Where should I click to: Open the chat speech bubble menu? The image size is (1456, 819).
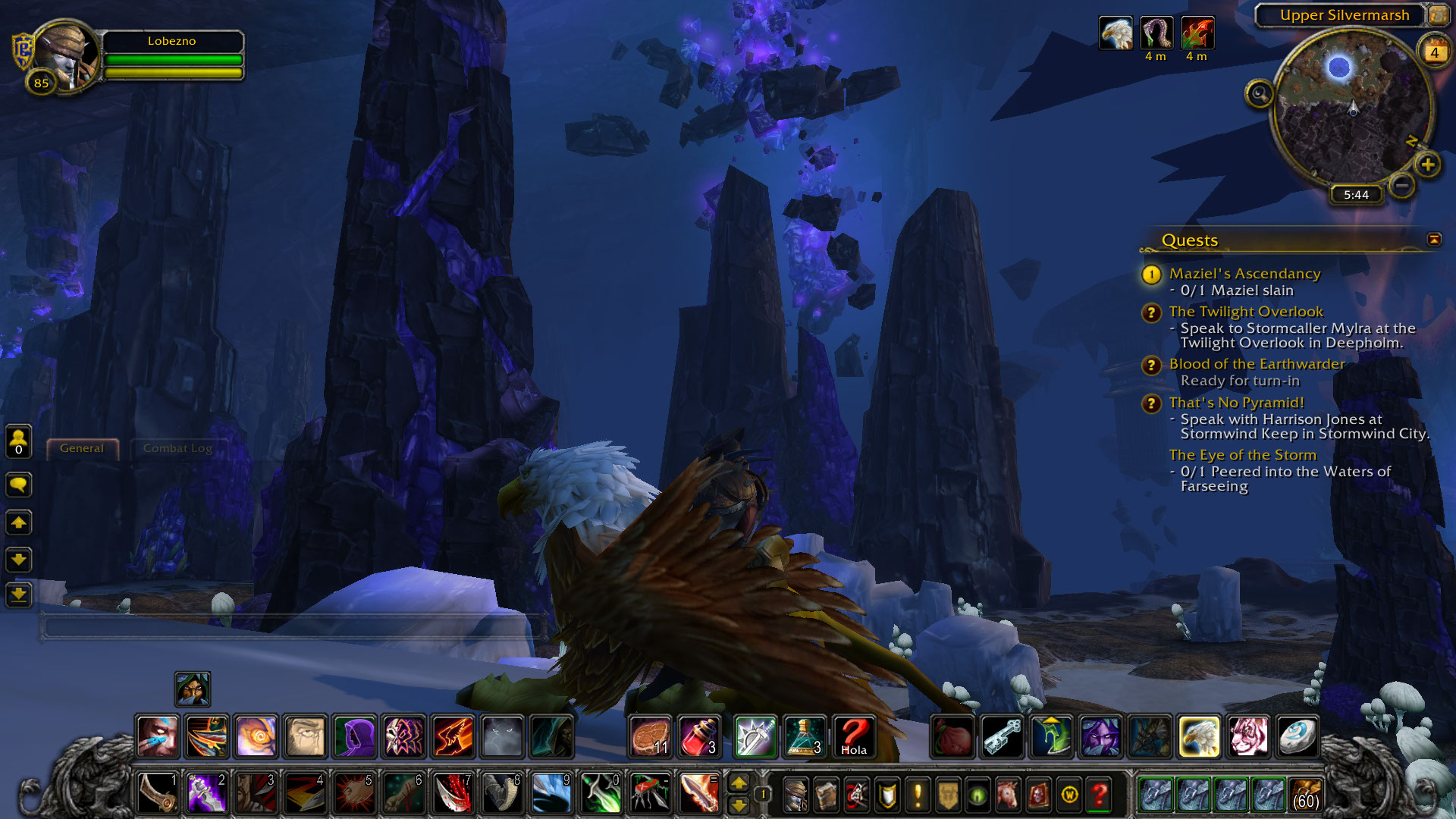click(19, 485)
